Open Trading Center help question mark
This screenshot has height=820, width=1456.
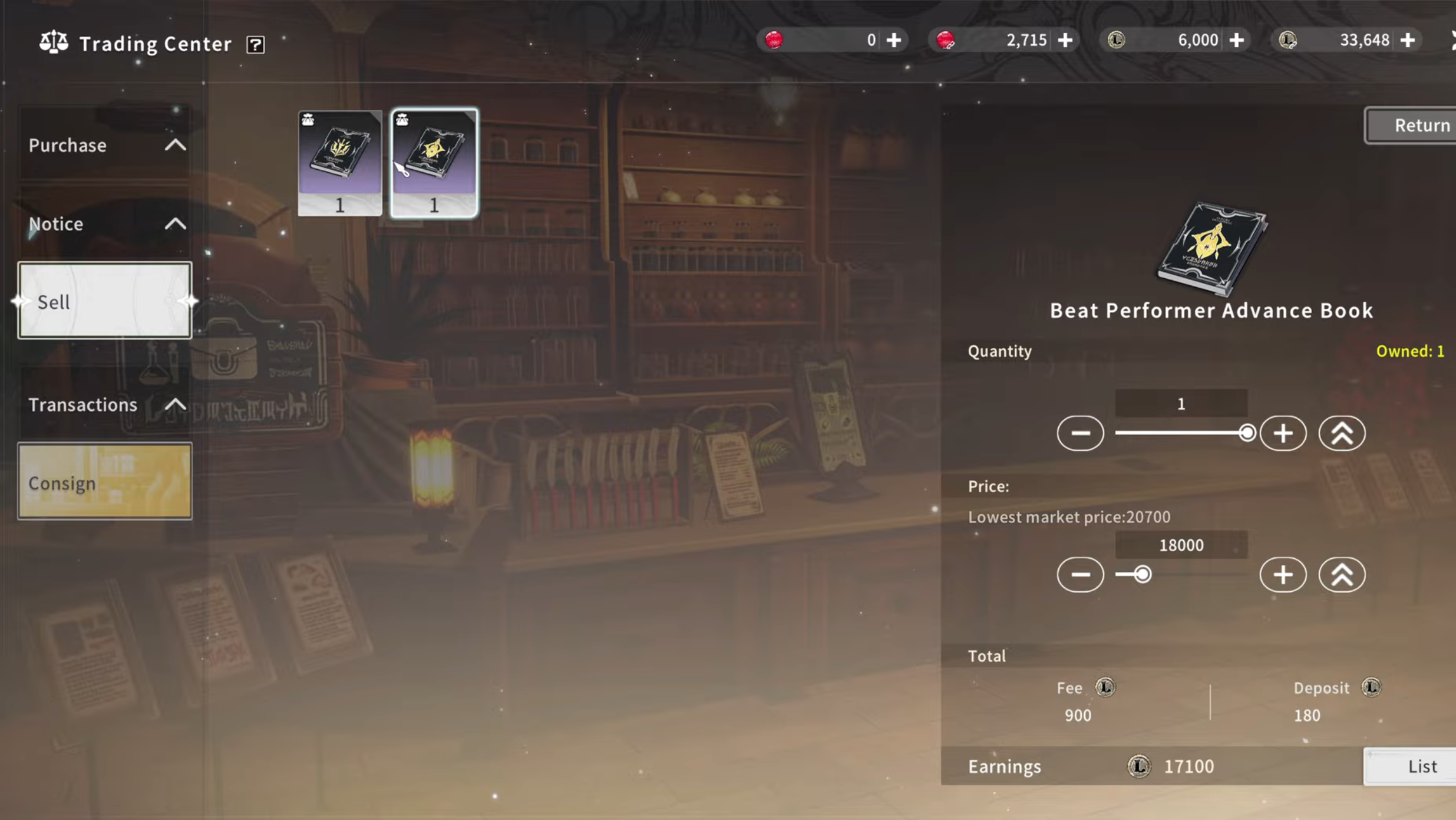tap(255, 45)
